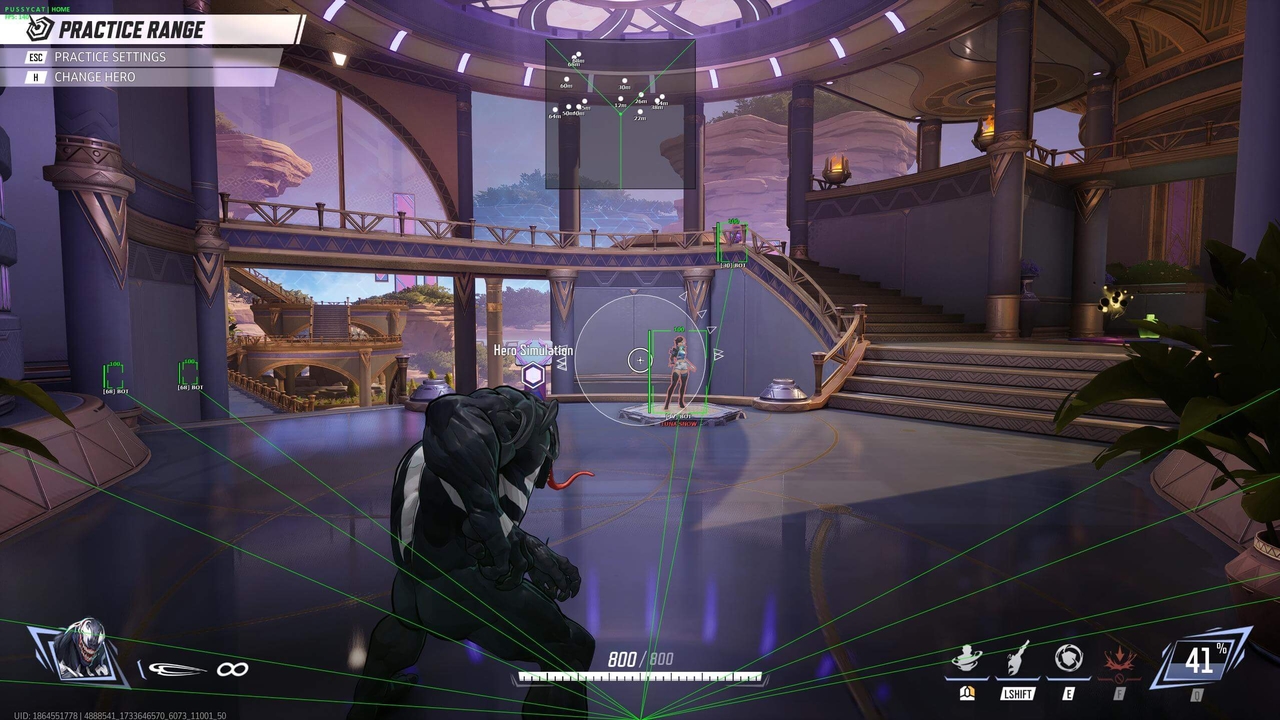Click the E symbiote shield ability icon

[1068, 658]
